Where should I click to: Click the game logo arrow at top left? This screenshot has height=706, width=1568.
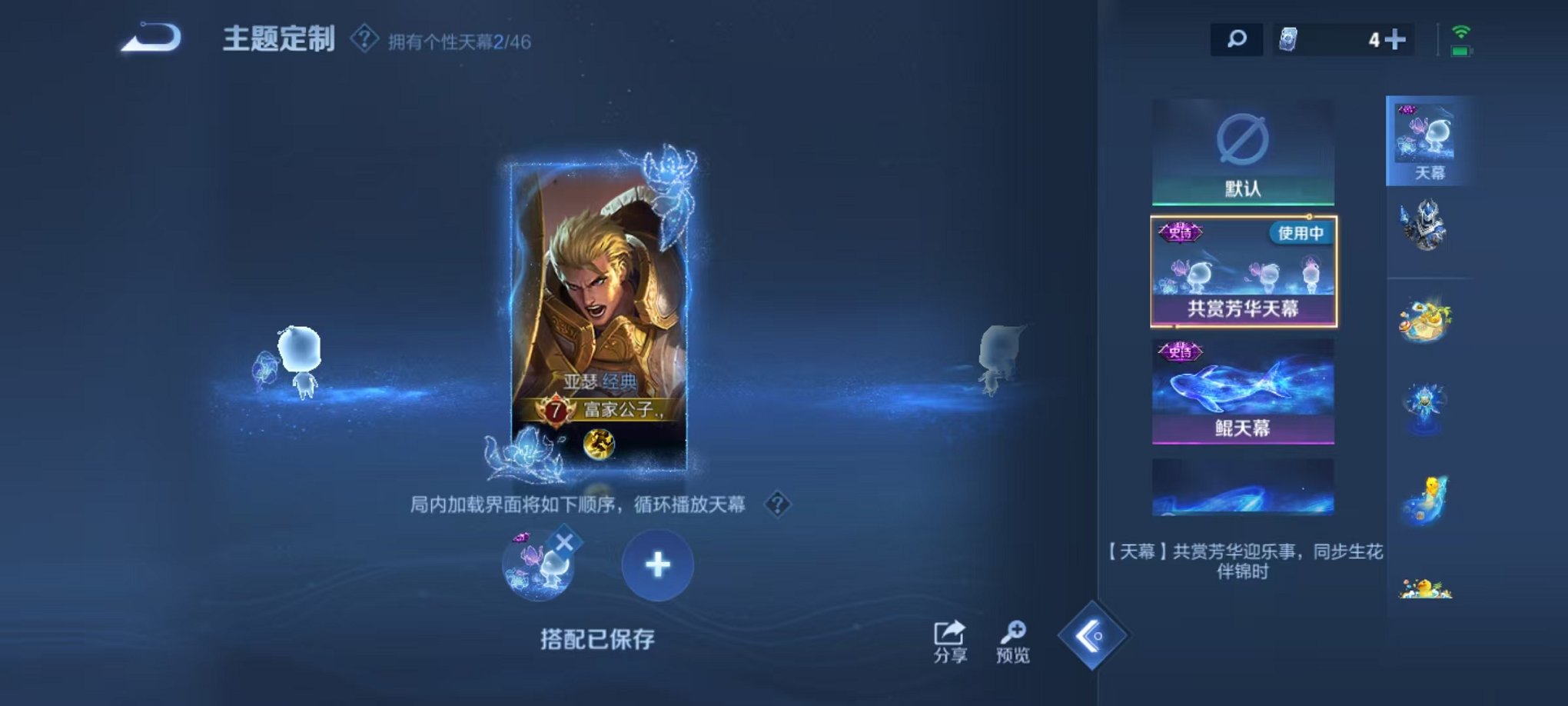151,37
